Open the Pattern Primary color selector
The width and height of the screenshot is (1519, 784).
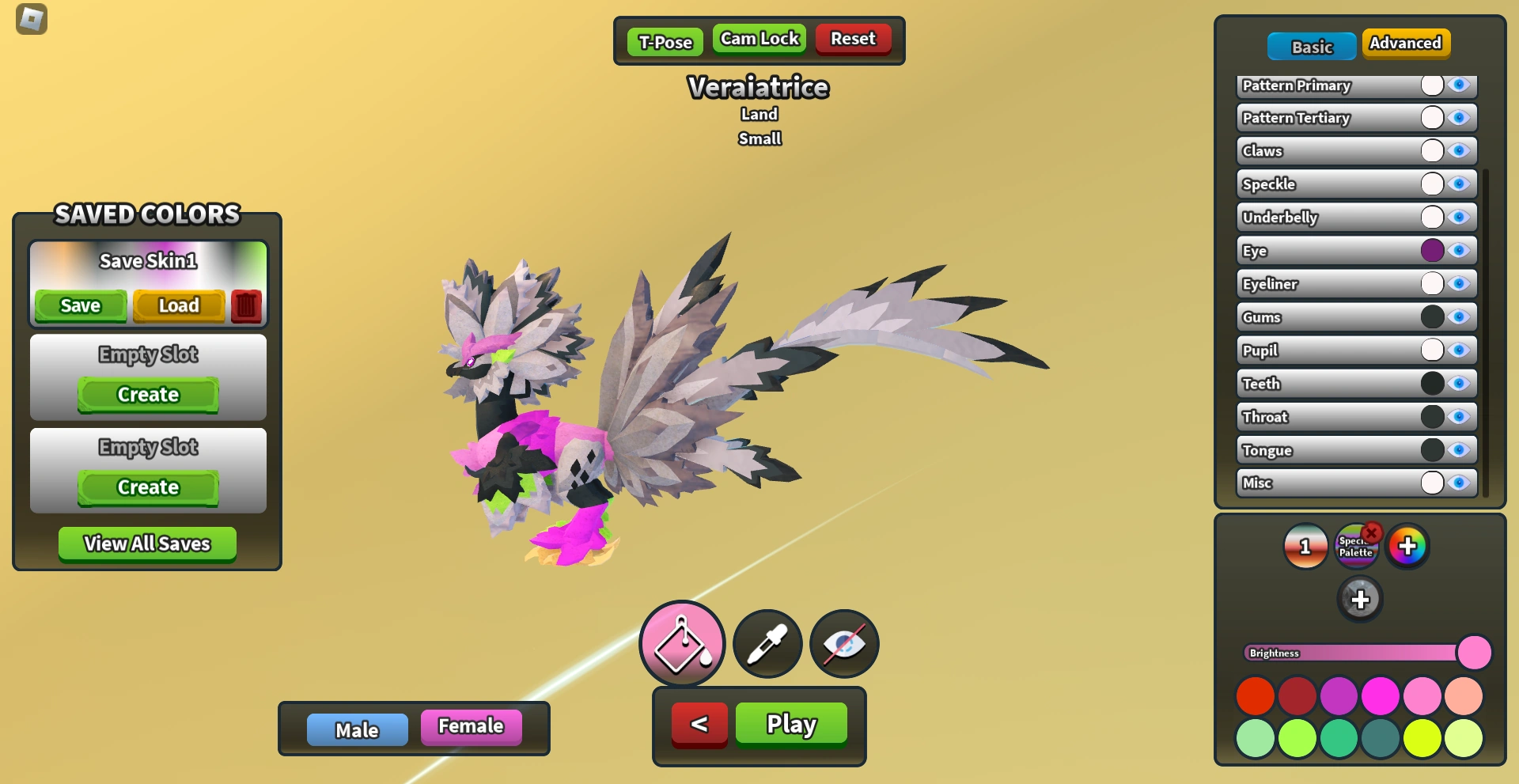tap(1431, 85)
